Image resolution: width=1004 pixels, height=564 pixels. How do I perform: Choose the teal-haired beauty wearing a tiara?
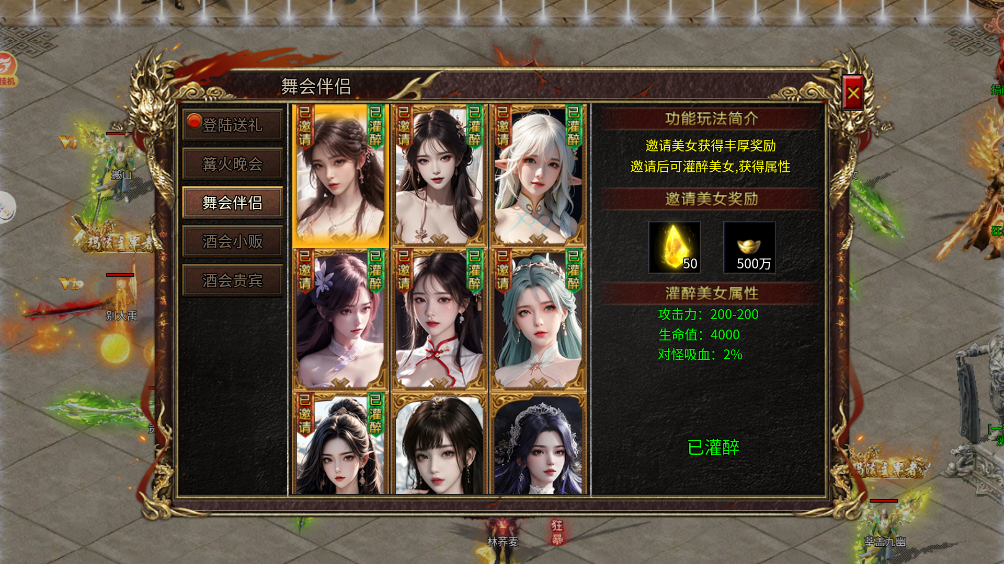pyautogui.click(x=537, y=319)
